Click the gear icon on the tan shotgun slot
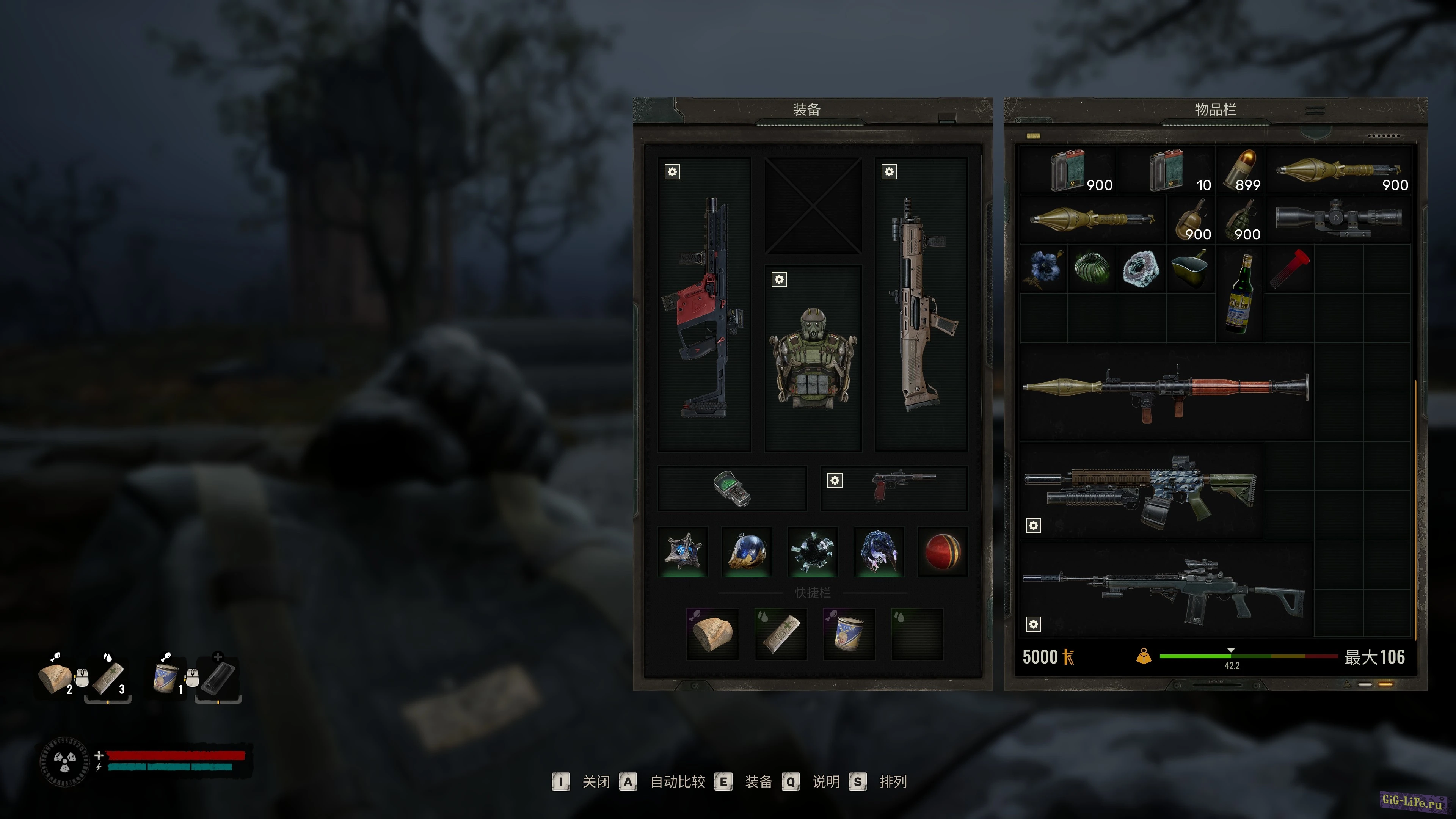This screenshot has height=819, width=1456. [x=889, y=171]
